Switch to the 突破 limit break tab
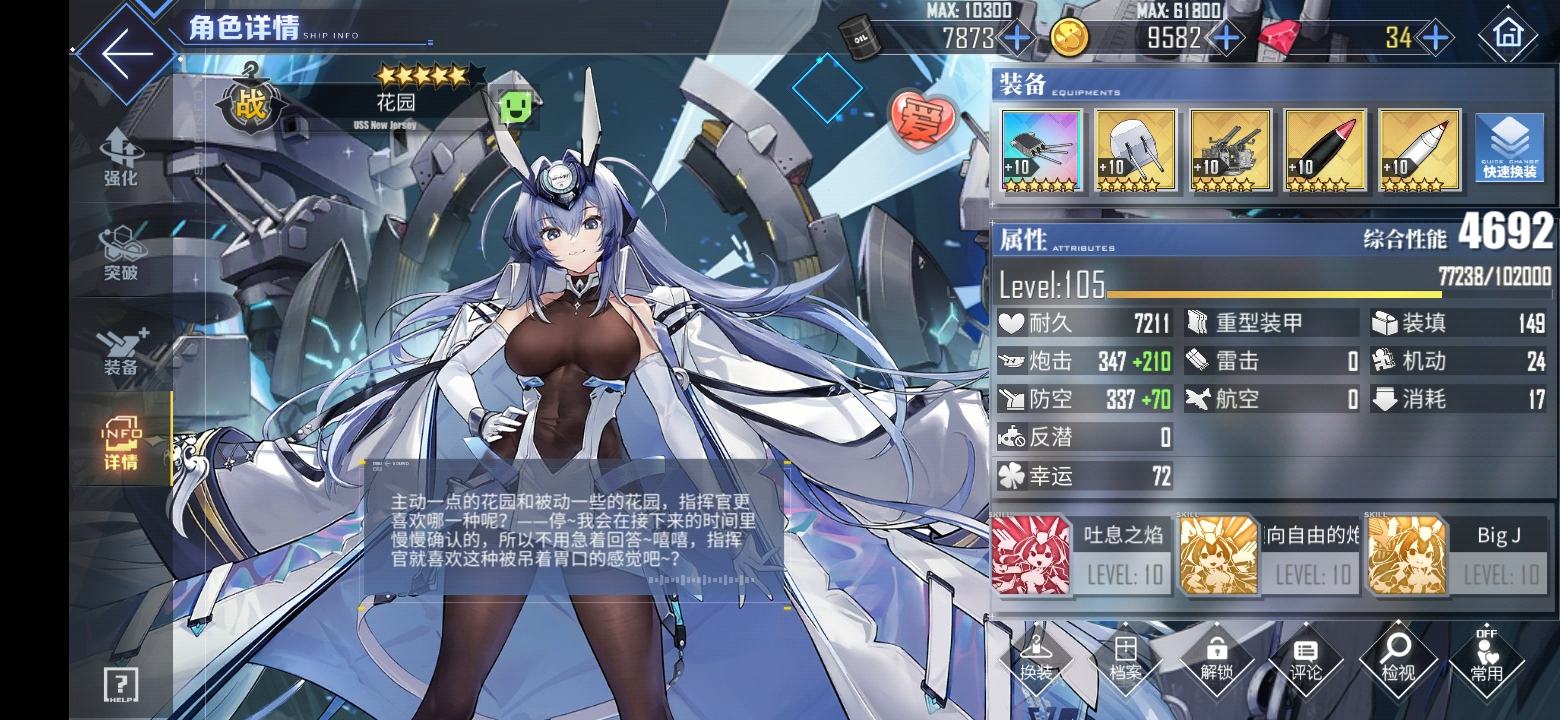The image size is (1560, 720). tap(121, 254)
